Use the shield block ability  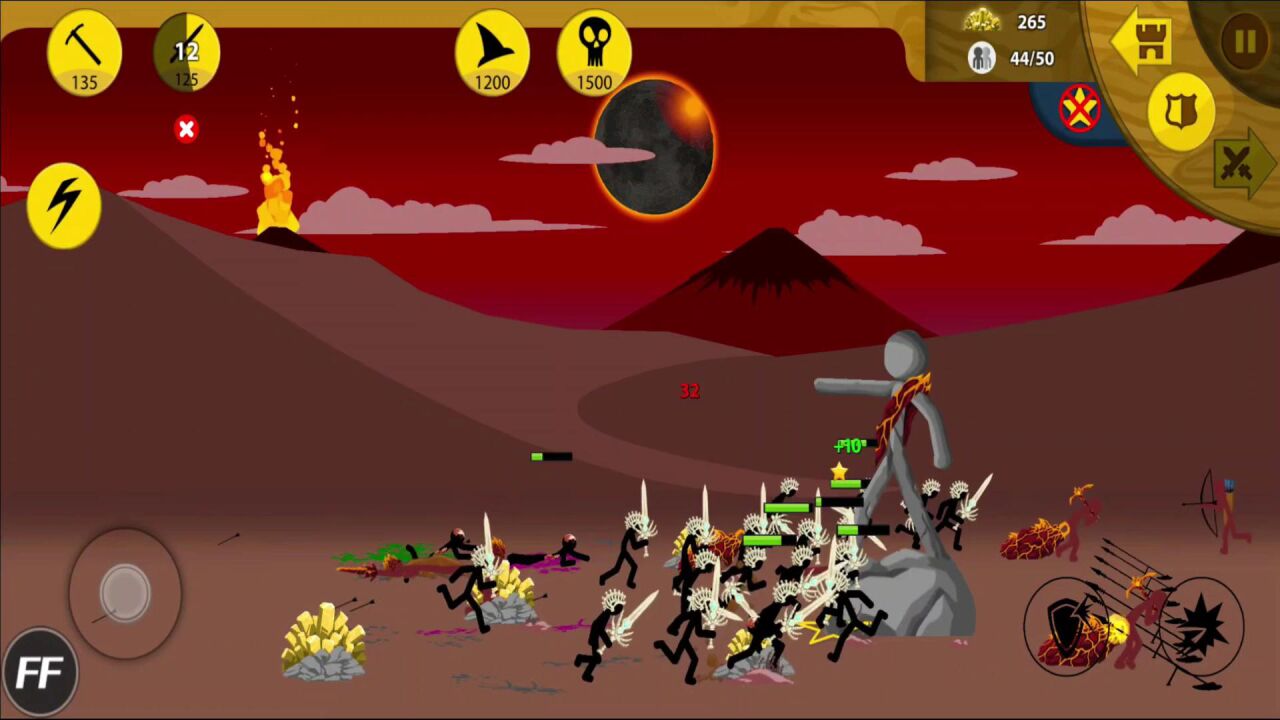coord(1068,622)
